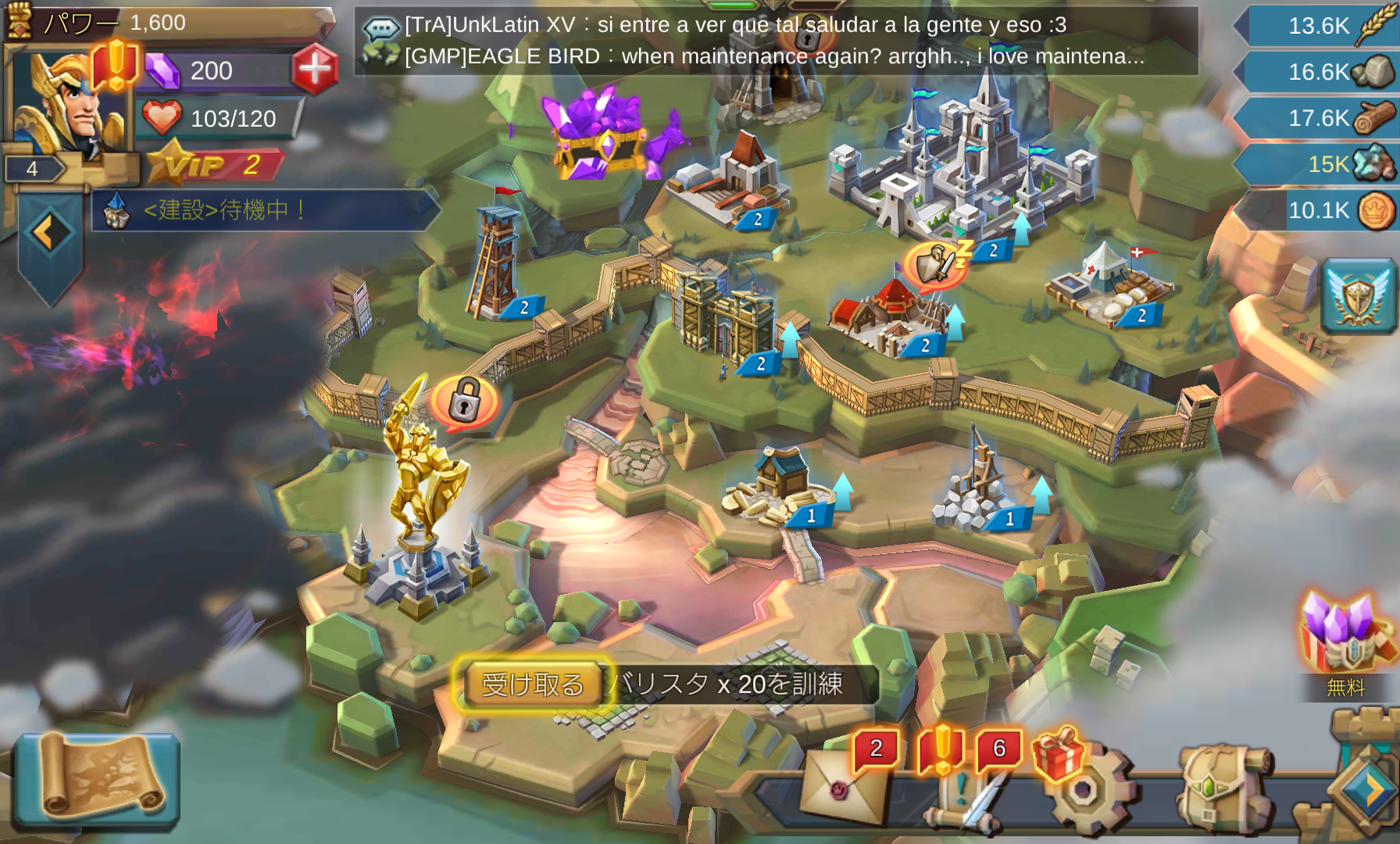
Task: Open the stamina heart 103/120 display
Action: [x=219, y=118]
